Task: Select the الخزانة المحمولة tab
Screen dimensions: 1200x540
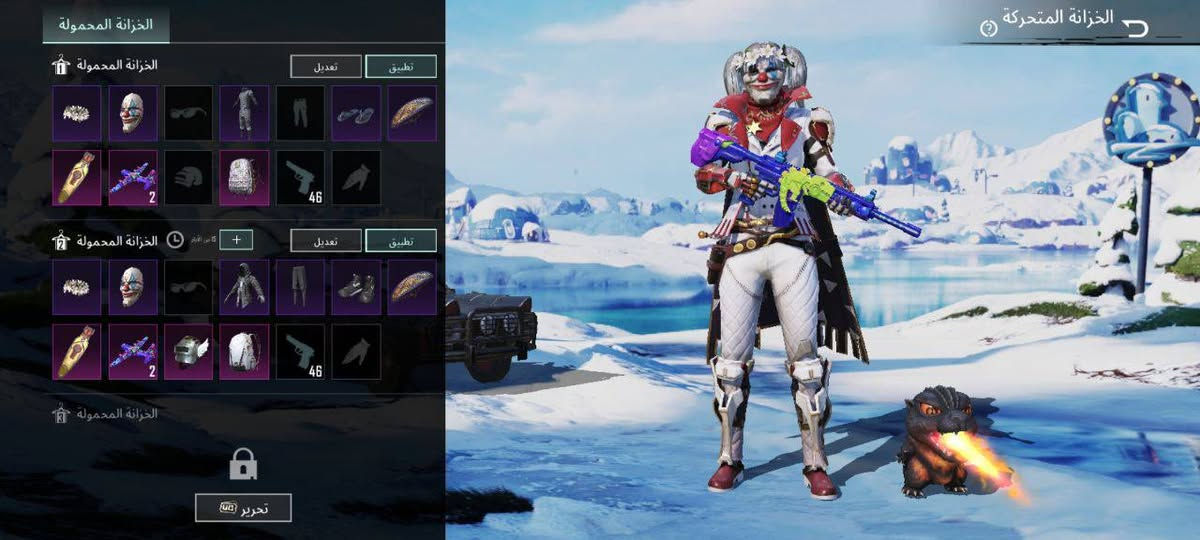Action: 105,23
